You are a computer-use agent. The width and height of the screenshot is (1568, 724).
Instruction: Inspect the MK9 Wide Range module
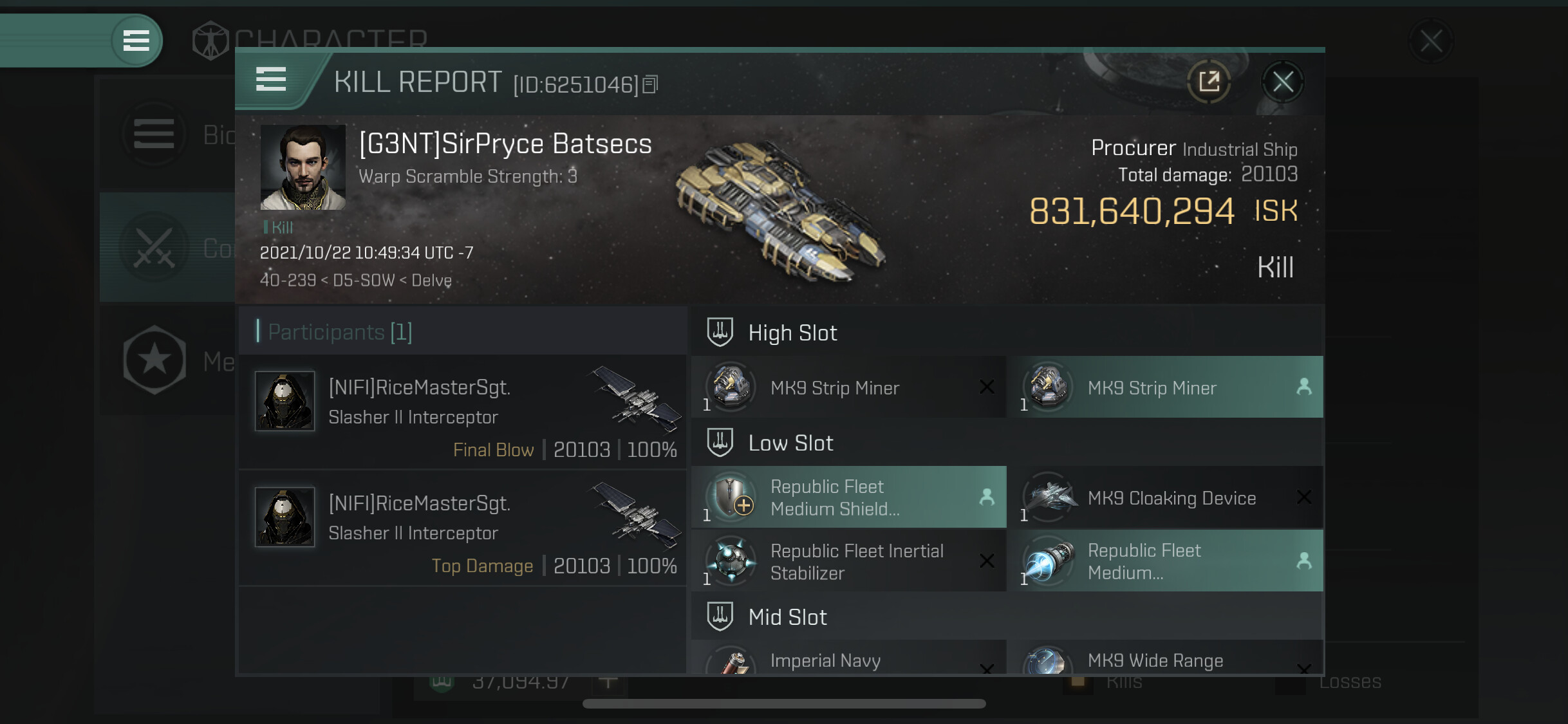(x=1166, y=659)
